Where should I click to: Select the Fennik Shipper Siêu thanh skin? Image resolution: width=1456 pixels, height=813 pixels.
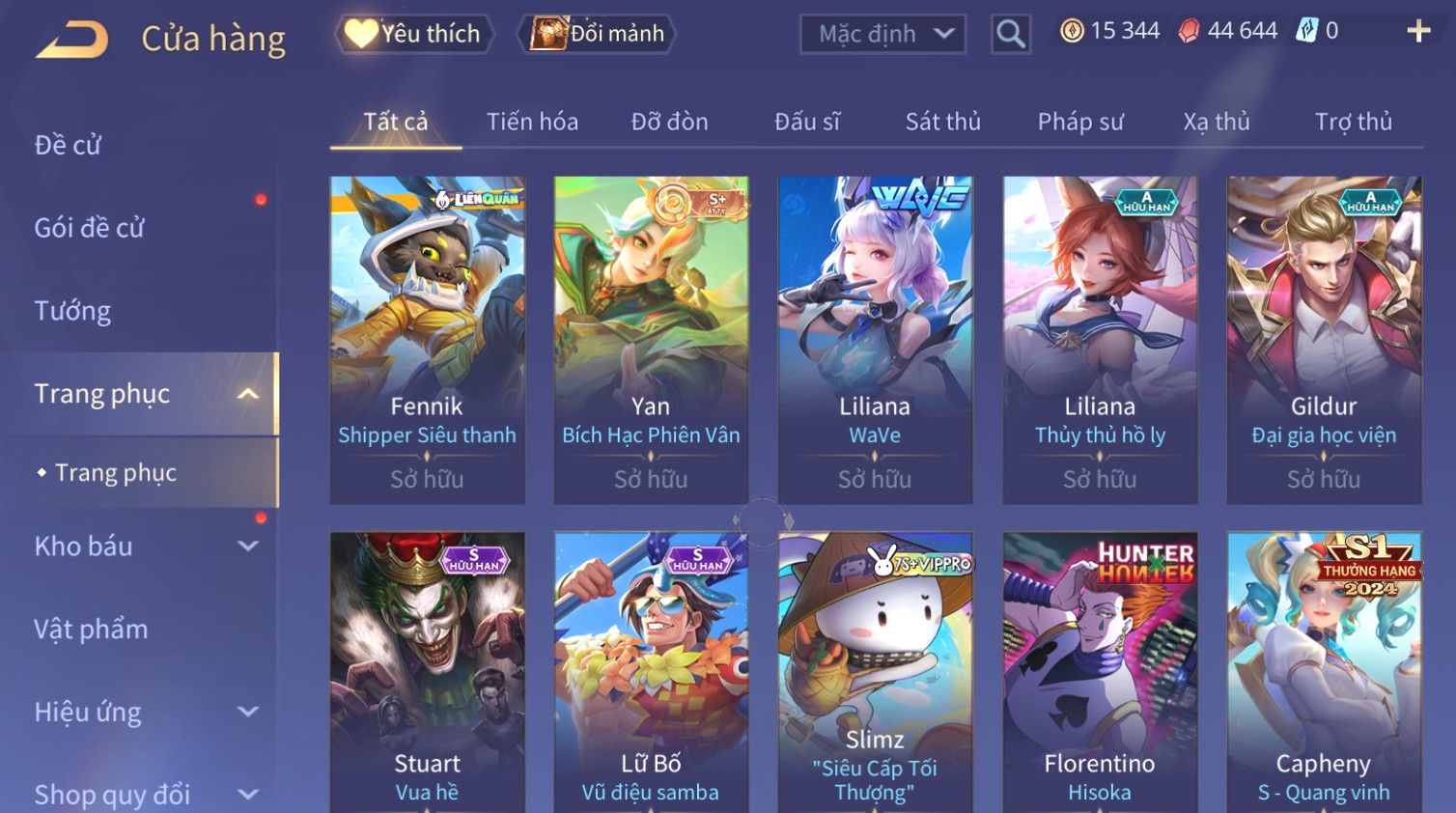(x=427, y=338)
